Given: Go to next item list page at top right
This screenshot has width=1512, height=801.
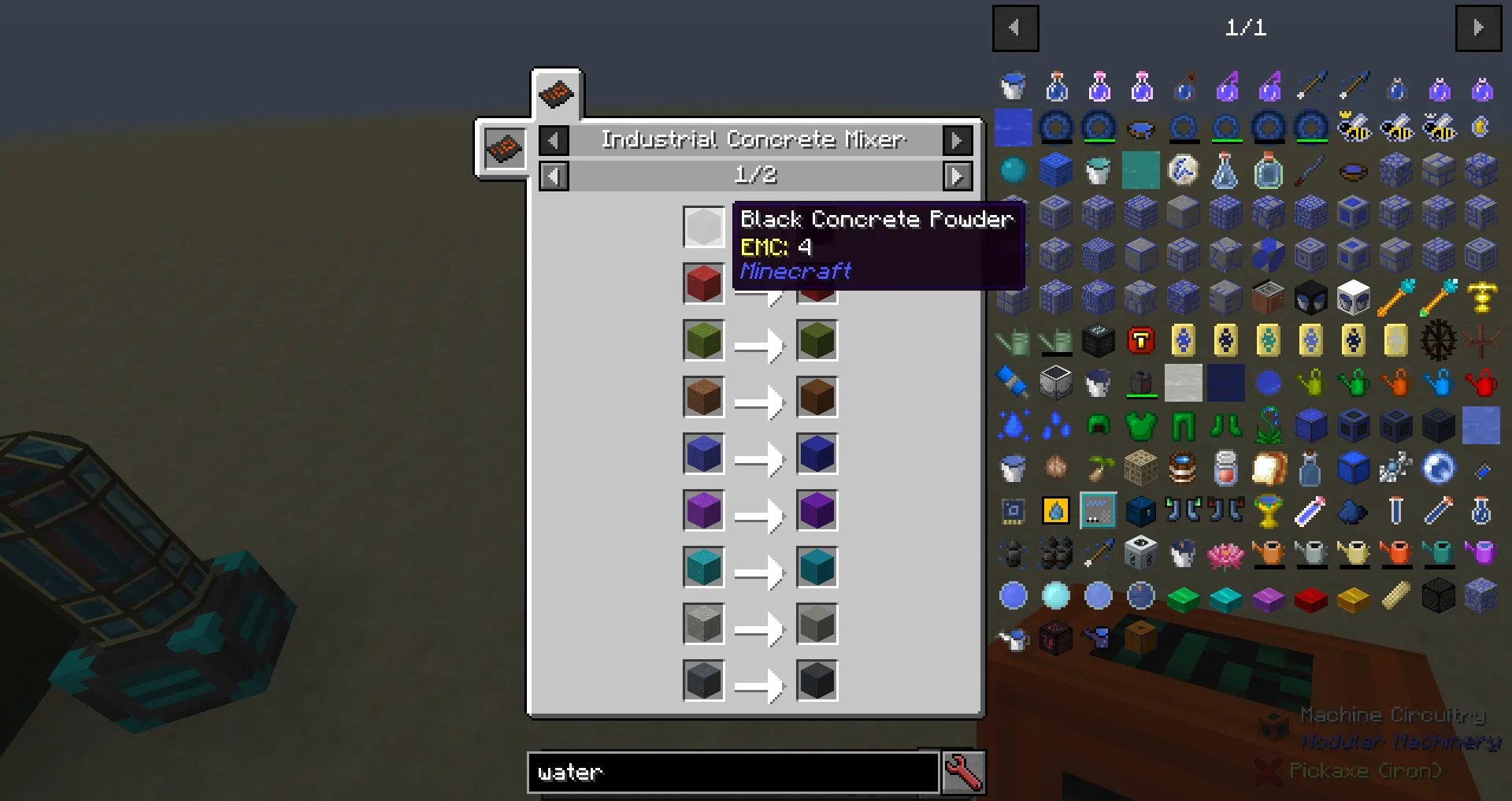Looking at the screenshot, I should coord(1479,28).
